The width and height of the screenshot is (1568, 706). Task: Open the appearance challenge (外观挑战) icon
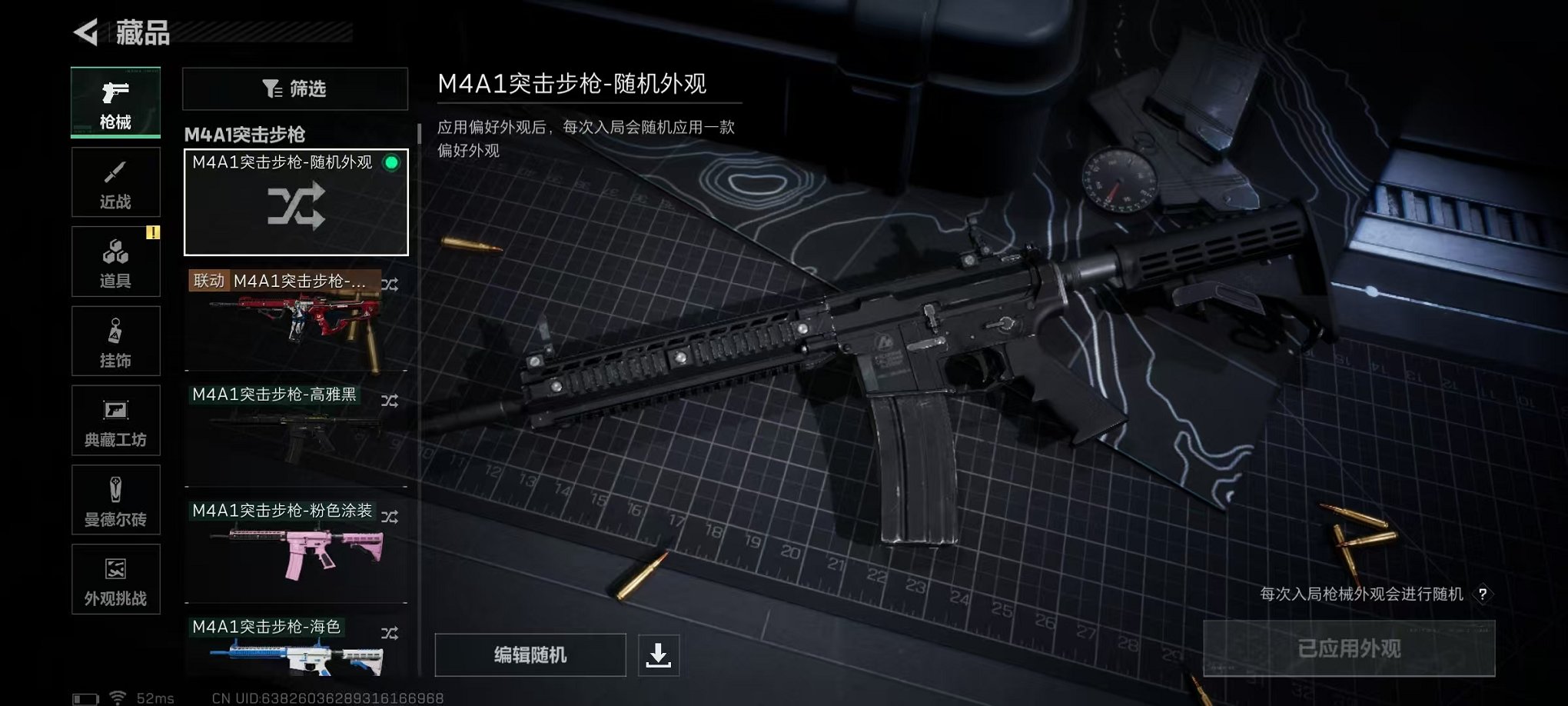[x=115, y=580]
